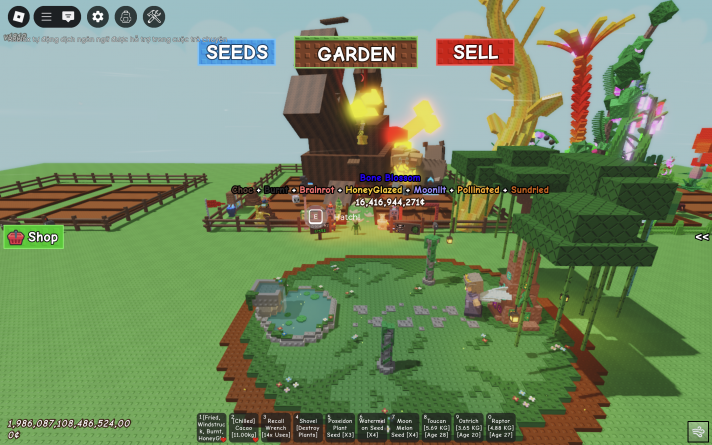Image resolution: width=712 pixels, height=445 pixels.
Task: Open the green Shop button
Action: click(x=34, y=237)
